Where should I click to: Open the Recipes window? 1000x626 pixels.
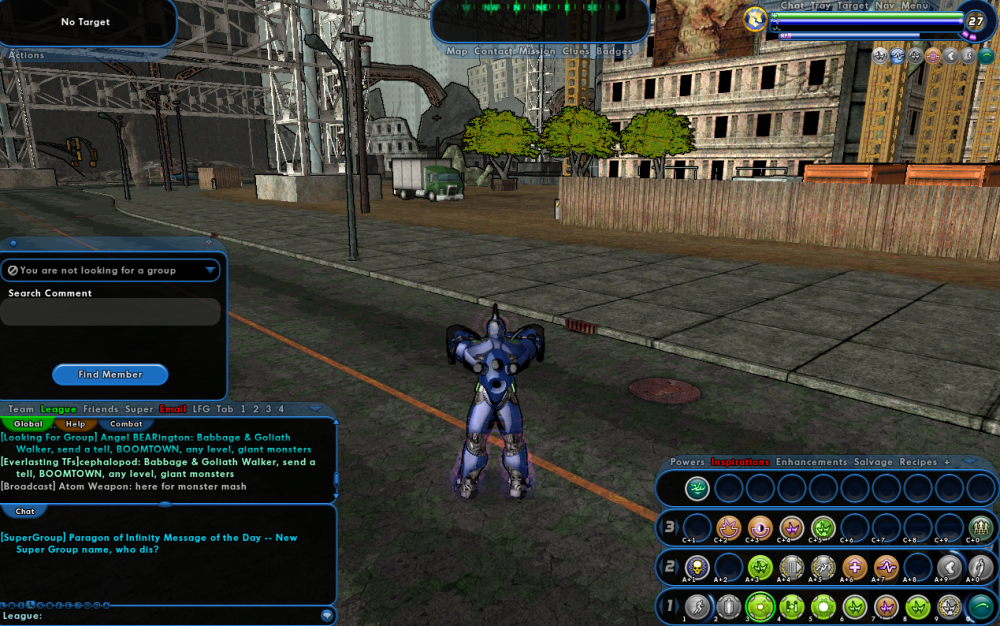tap(918, 462)
